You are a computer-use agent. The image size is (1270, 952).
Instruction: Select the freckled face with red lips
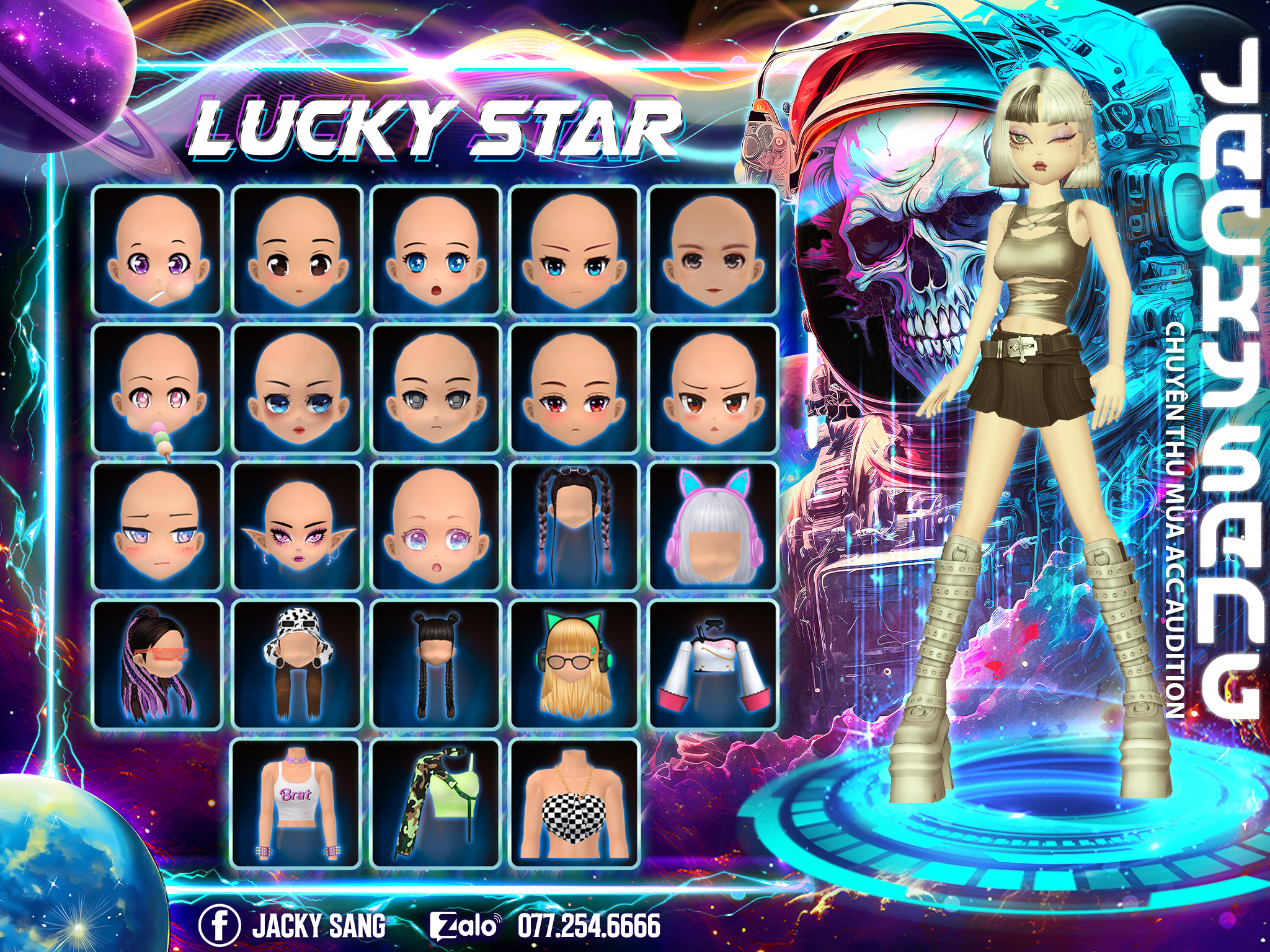pyautogui.click(x=297, y=389)
